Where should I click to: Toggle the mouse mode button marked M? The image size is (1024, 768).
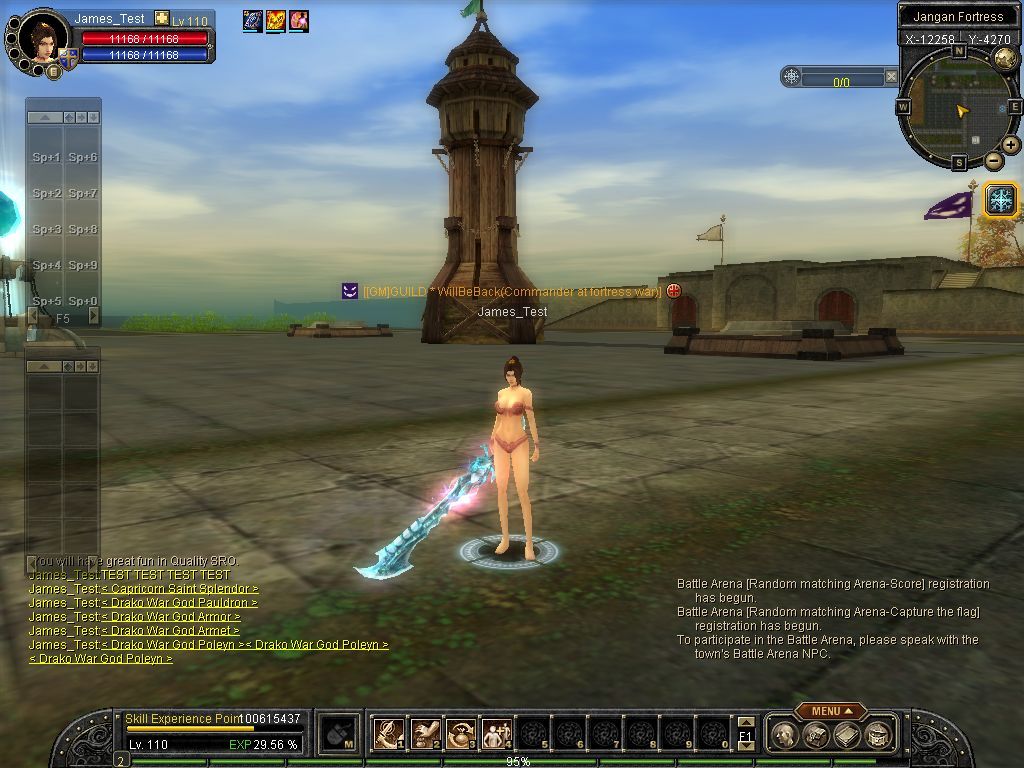tap(340, 734)
